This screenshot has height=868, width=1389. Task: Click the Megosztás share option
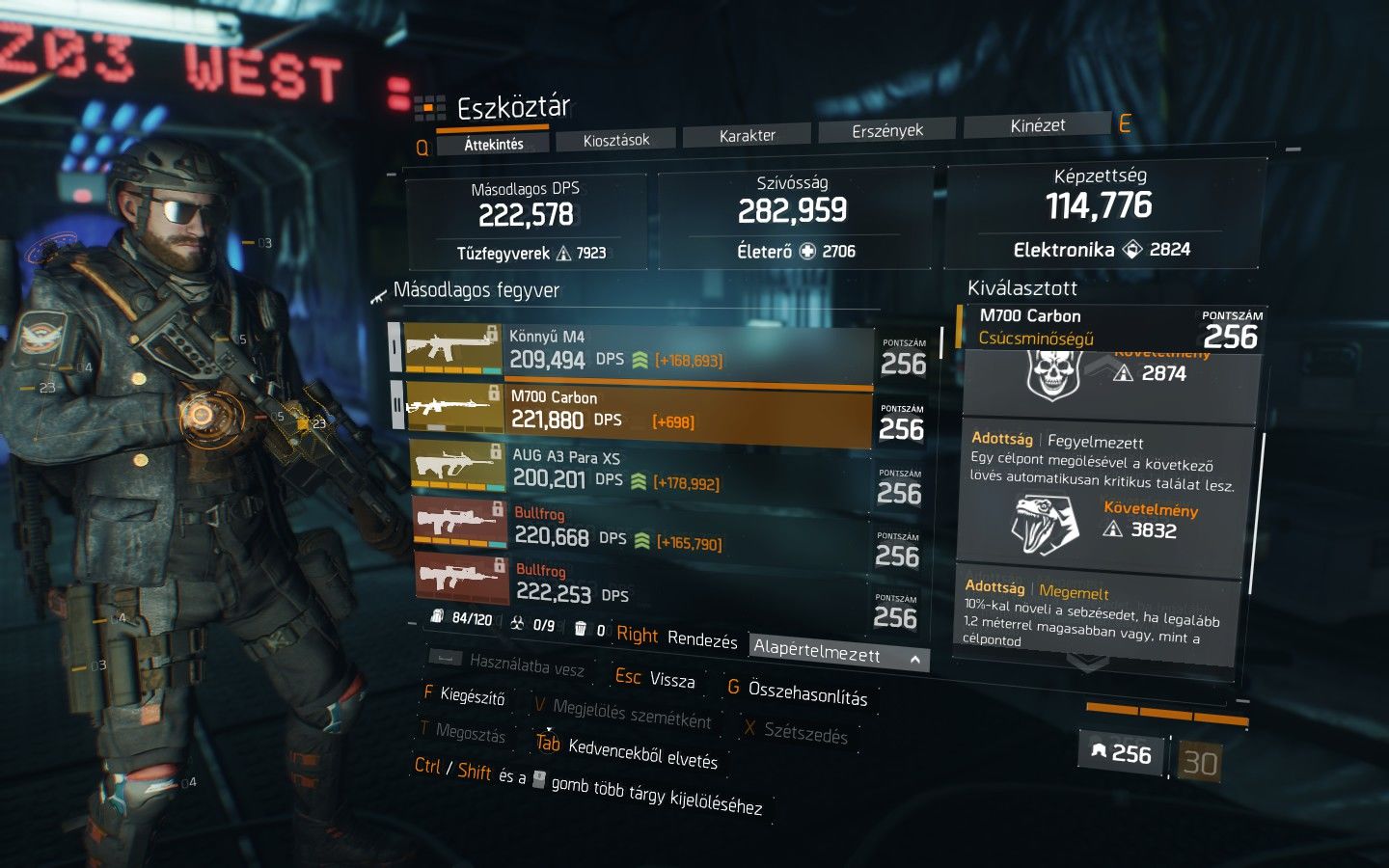pyautogui.click(x=470, y=733)
